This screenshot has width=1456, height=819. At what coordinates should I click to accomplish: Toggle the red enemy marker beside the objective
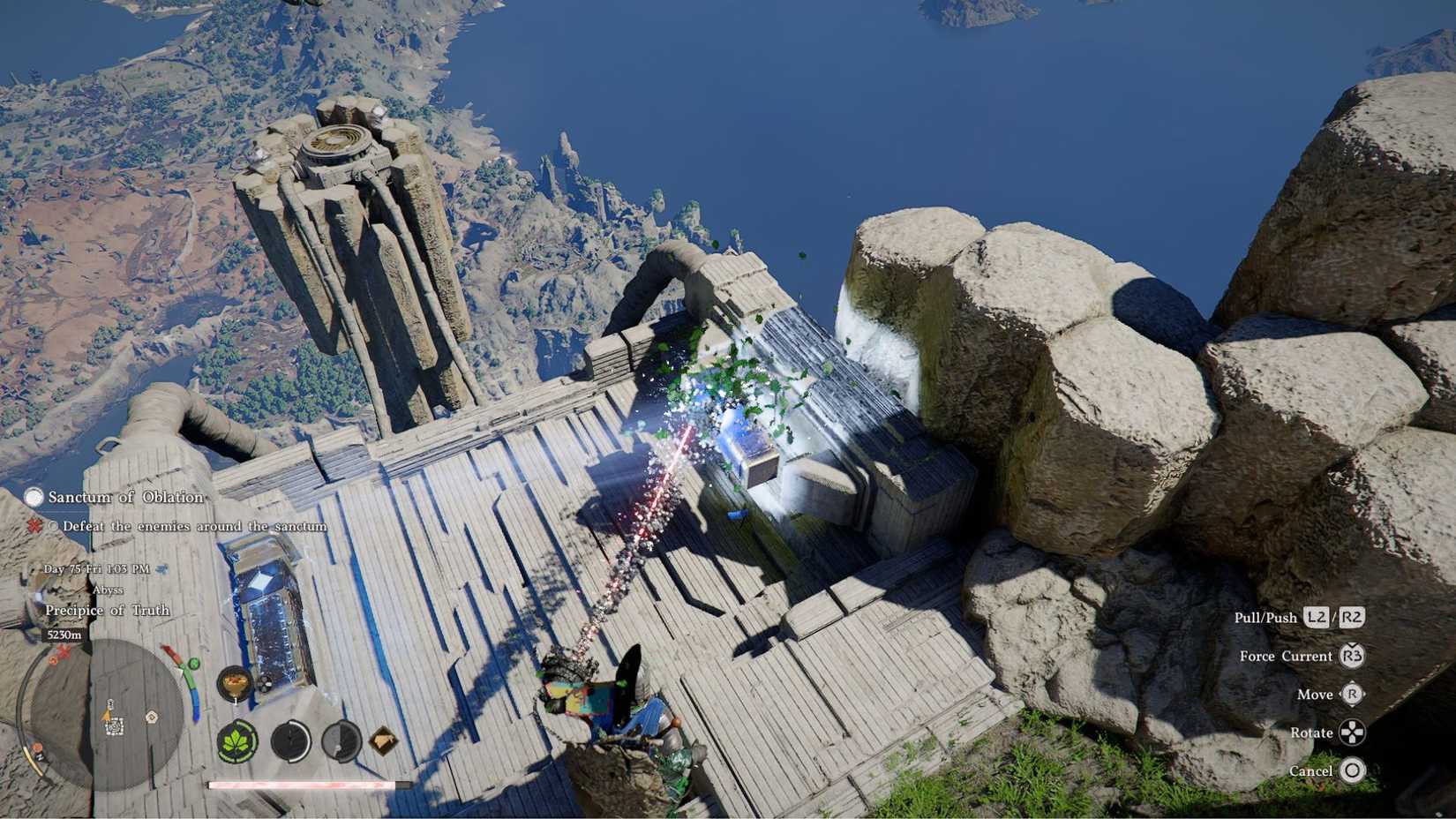point(35,525)
